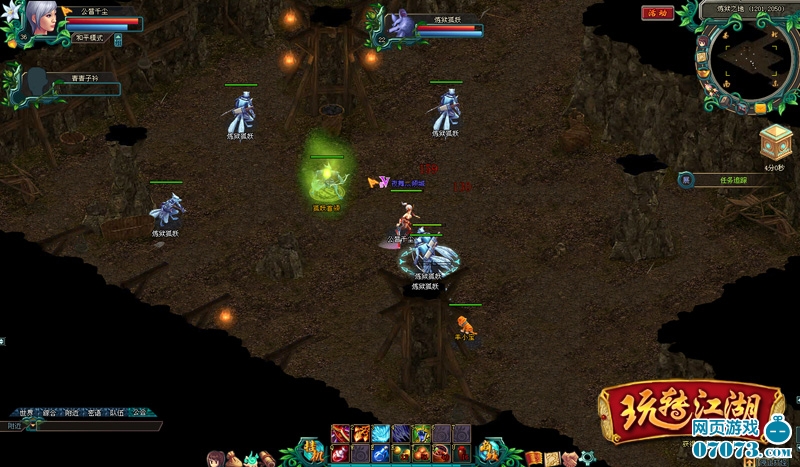The width and height of the screenshot is (800, 467).
Task: Use the red health potion hotbar slot
Action: click(x=340, y=453)
